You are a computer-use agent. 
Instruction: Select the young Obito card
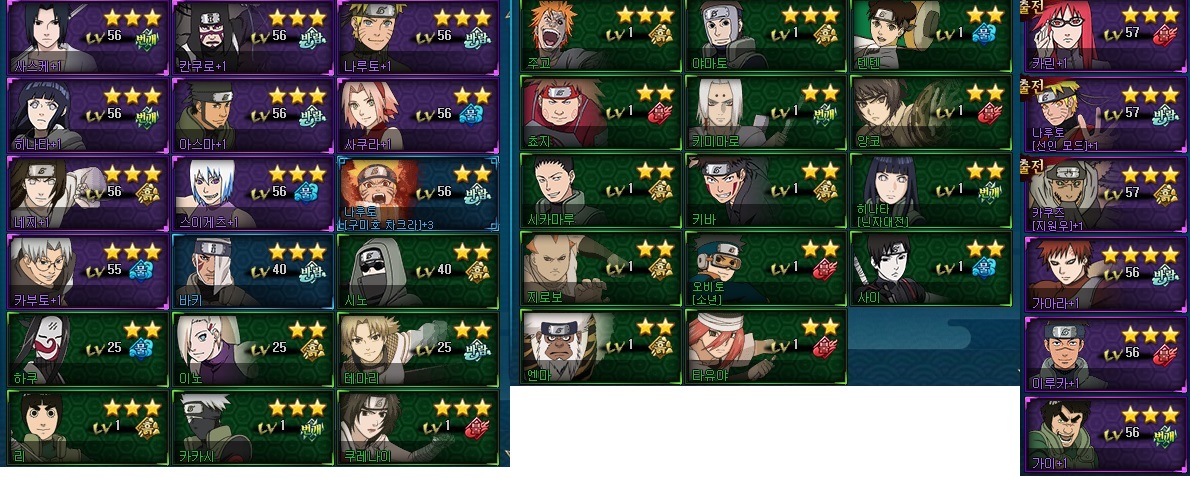pyautogui.click(x=765, y=268)
